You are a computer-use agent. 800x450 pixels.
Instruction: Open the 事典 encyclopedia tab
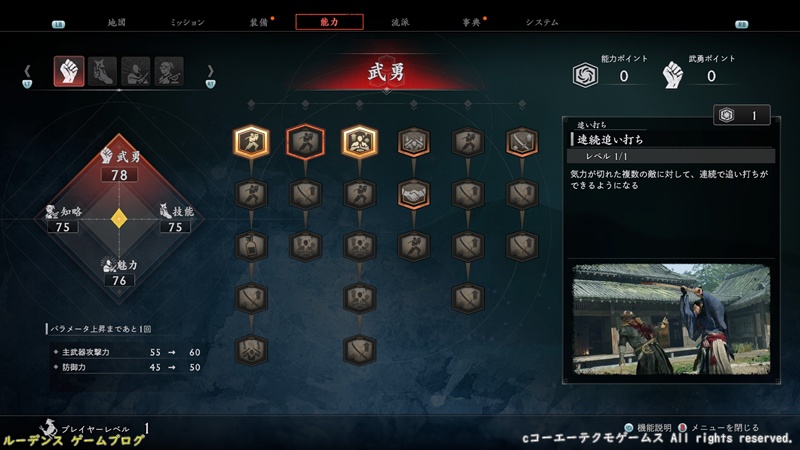click(470, 22)
